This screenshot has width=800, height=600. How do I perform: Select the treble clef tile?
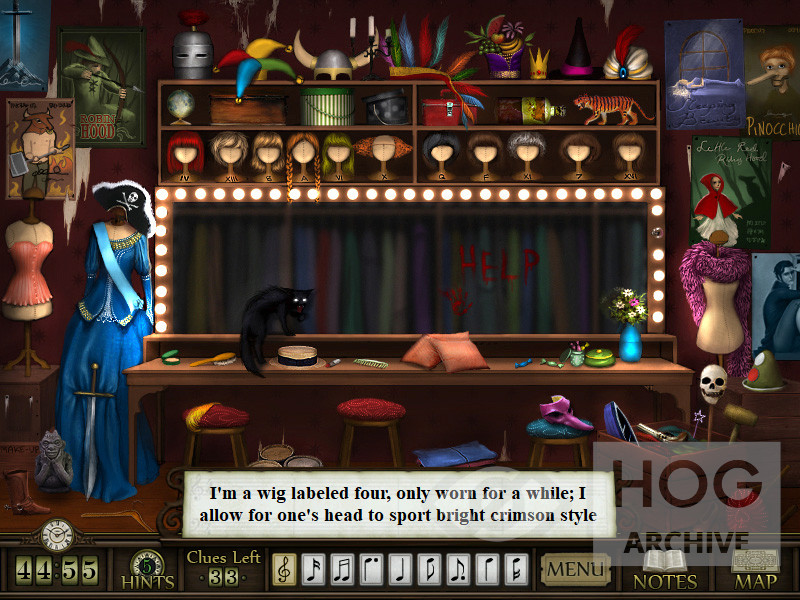click(x=284, y=571)
